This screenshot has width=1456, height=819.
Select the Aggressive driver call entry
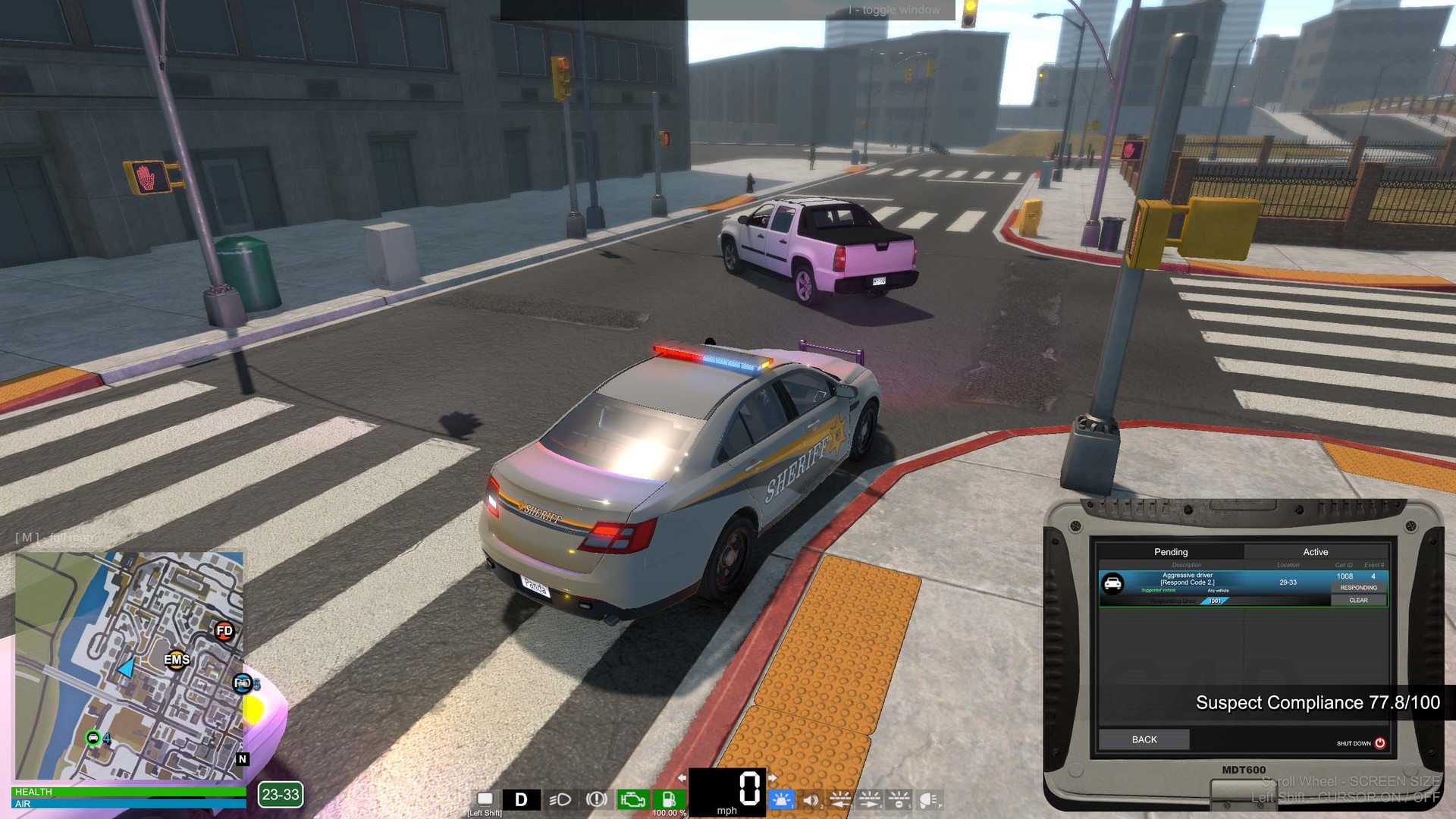point(1188,580)
